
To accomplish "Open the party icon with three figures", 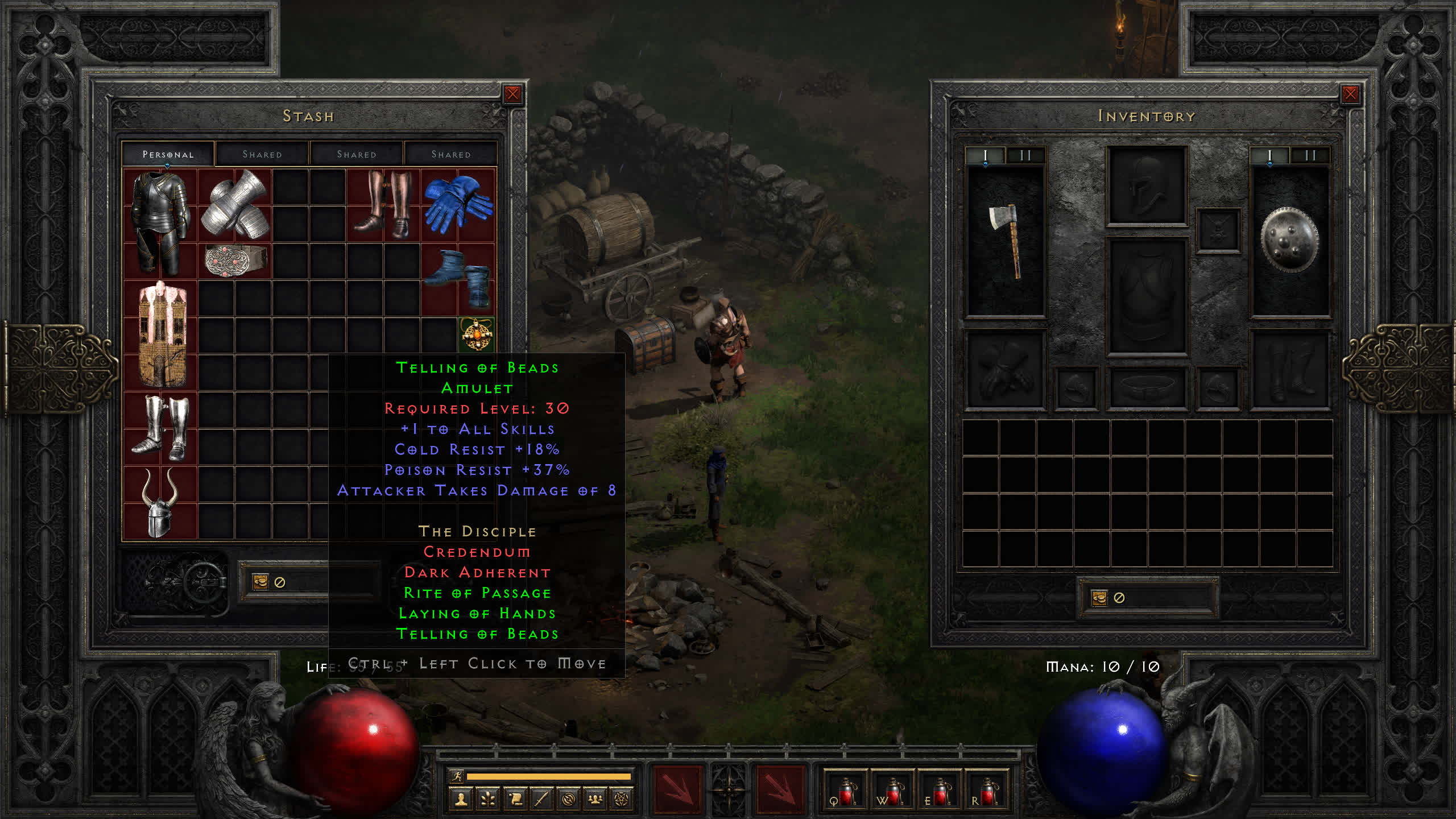I will (x=595, y=800).
